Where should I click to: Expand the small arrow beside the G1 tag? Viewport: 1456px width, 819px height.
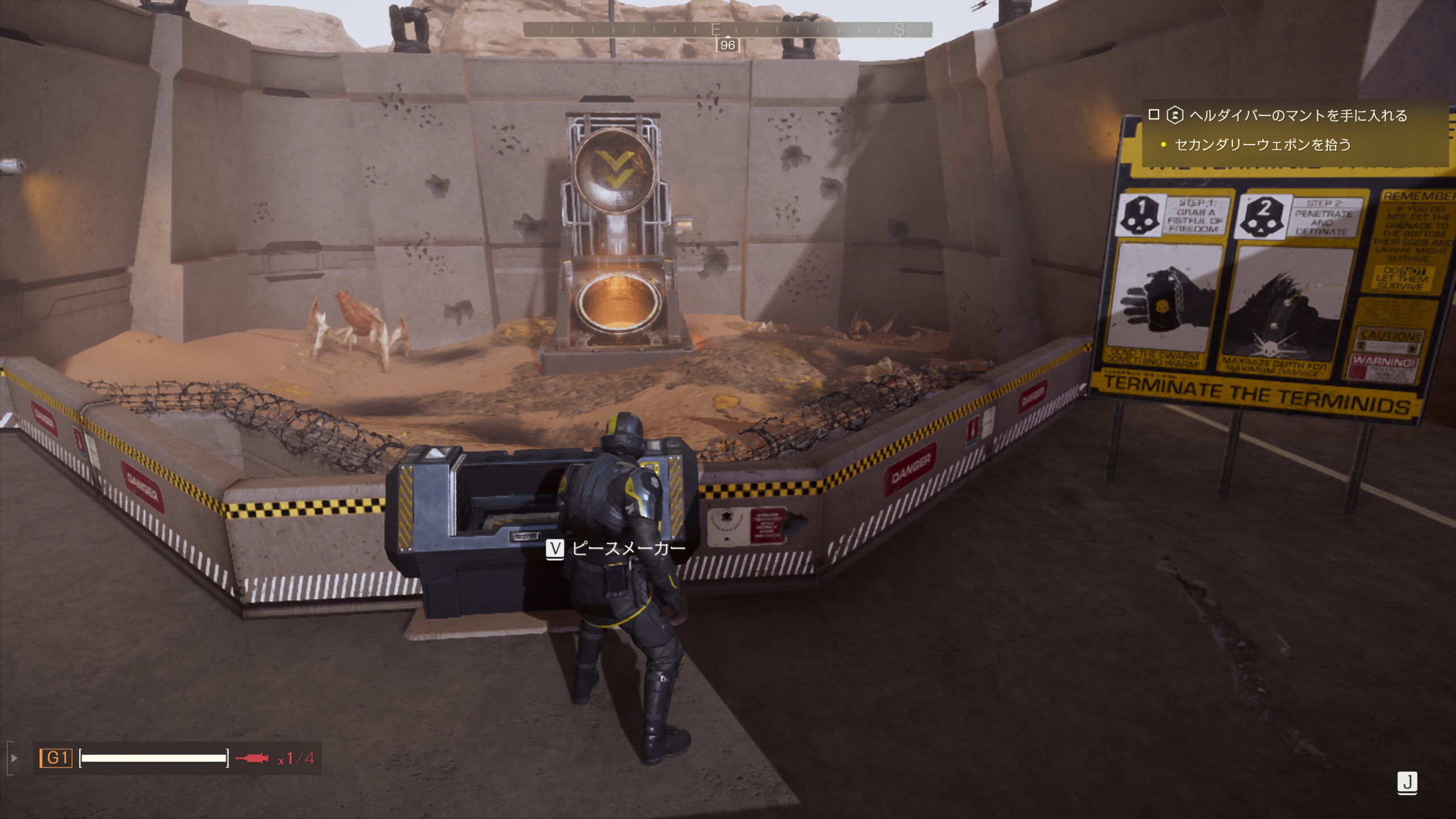(15, 758)
